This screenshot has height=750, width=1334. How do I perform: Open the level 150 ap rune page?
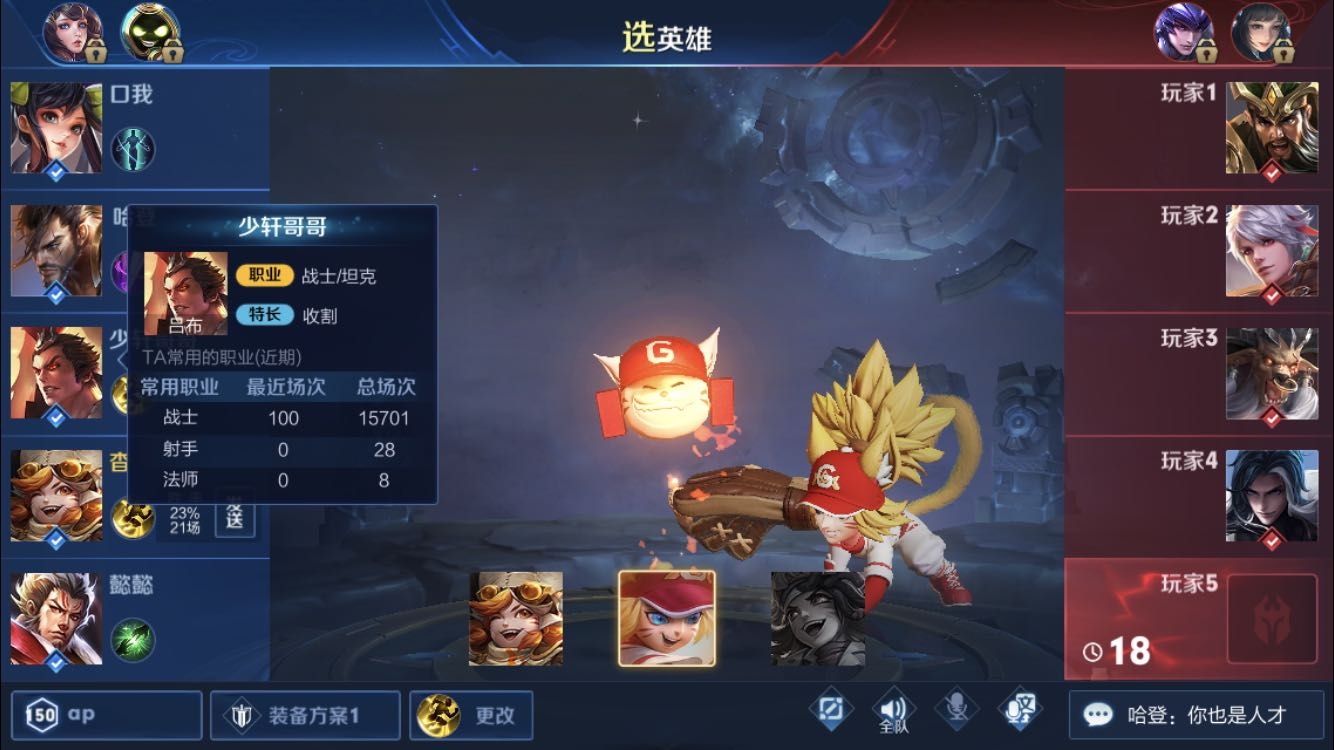(x=108, y=715)
